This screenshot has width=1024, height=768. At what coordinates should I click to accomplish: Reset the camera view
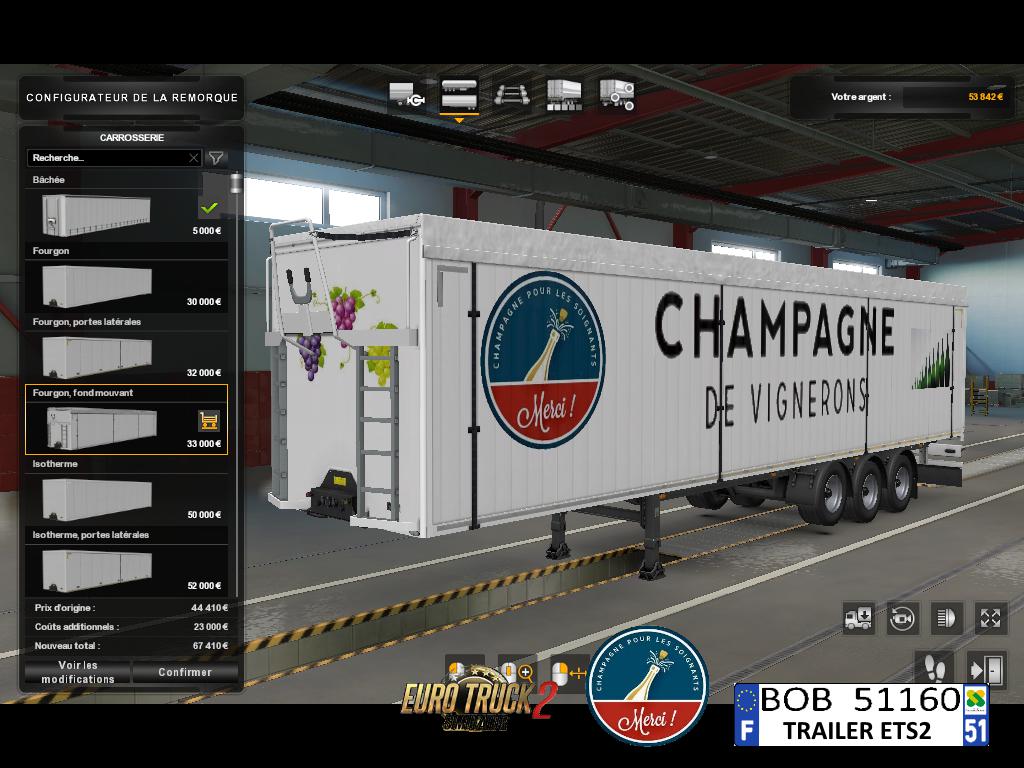[x=903, y=618]
